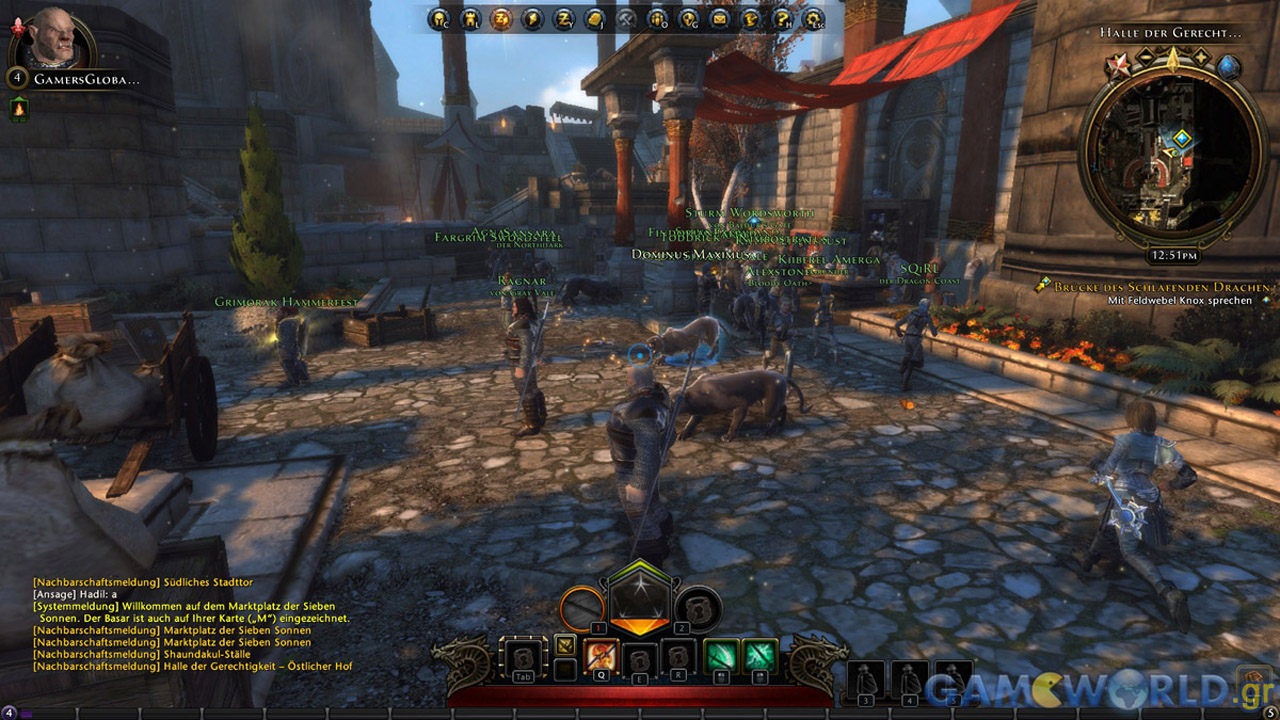Open the guild shield icon
The width and height of the screenshot is (1280, 720).
(x=689, y=18)
